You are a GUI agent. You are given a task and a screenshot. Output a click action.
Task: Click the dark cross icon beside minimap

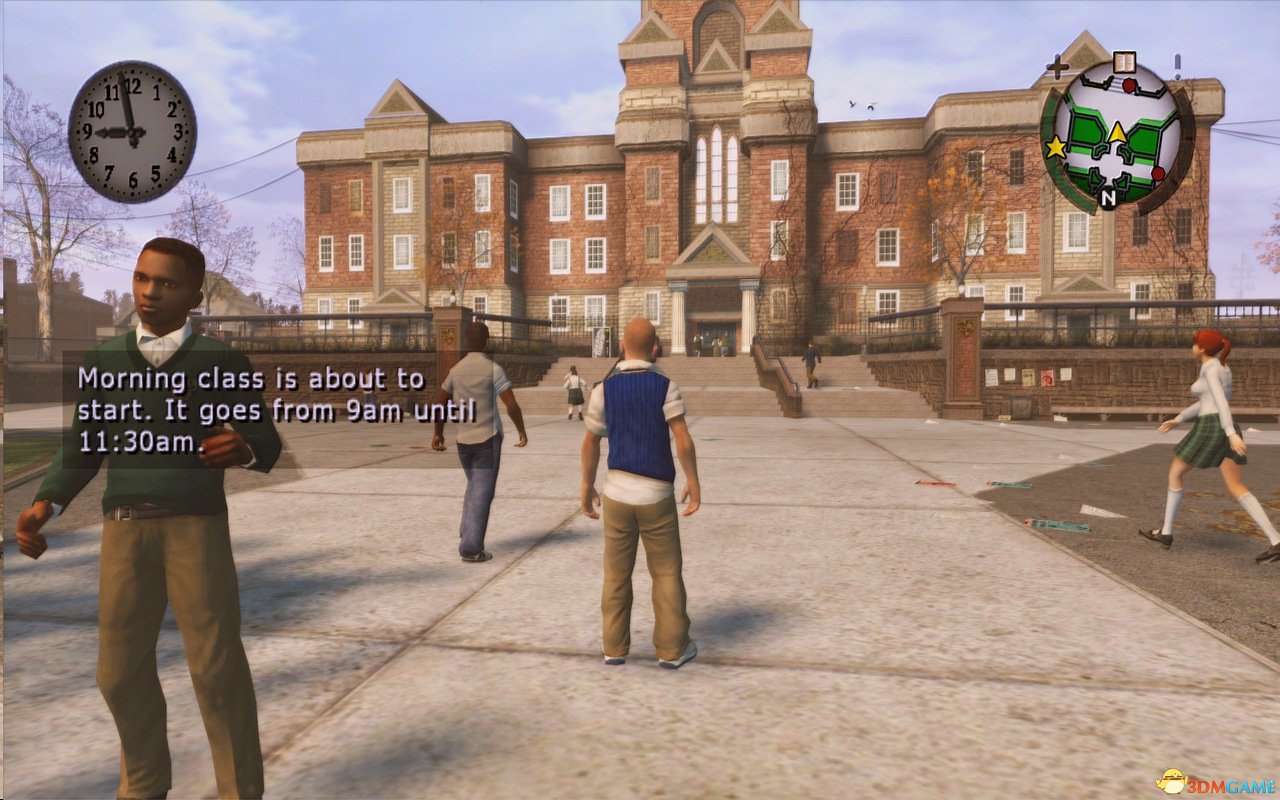tap(1057, 68)
